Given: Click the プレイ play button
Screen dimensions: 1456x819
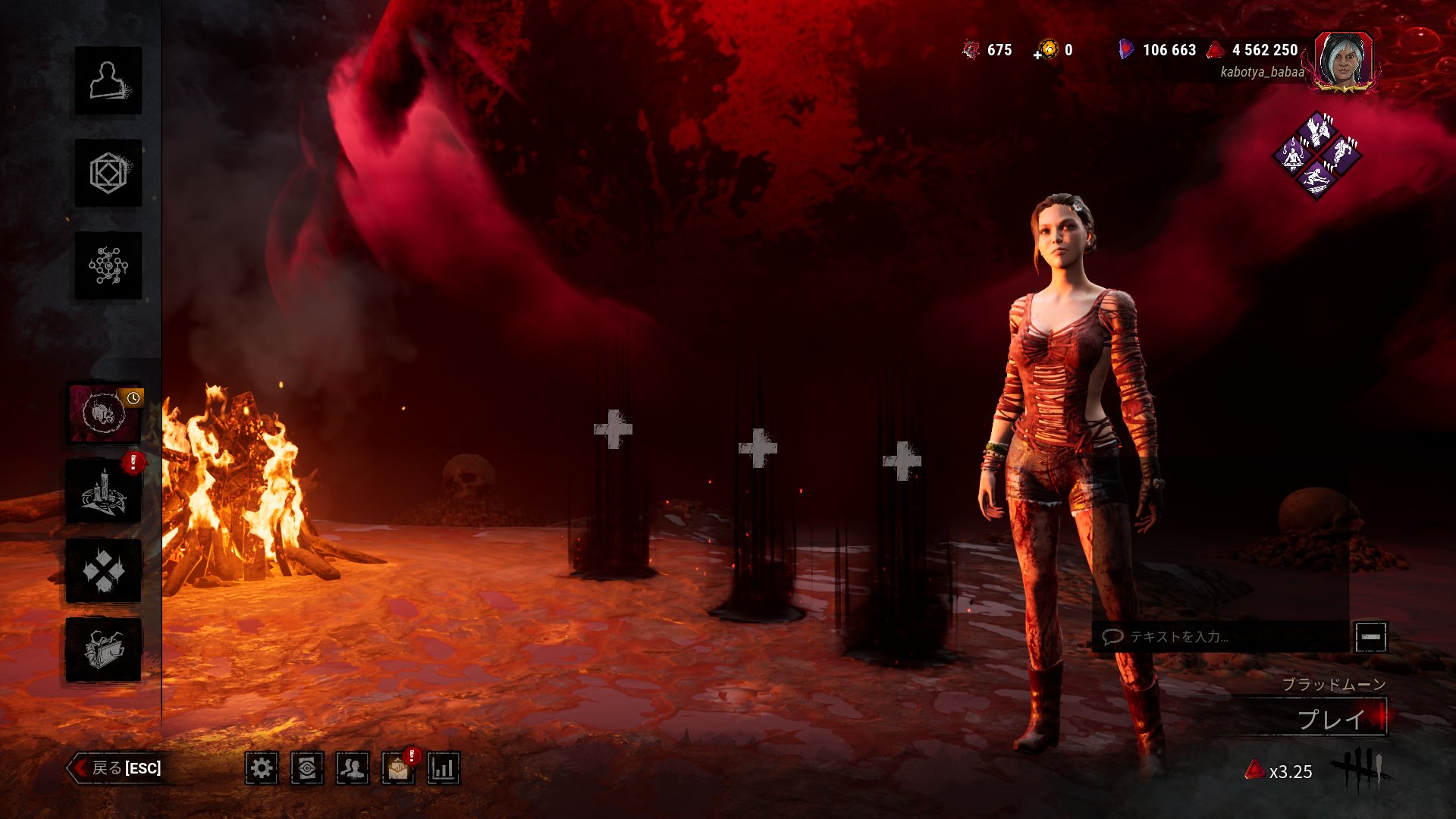Looking at the screenshot, I should coord(1331,719).
